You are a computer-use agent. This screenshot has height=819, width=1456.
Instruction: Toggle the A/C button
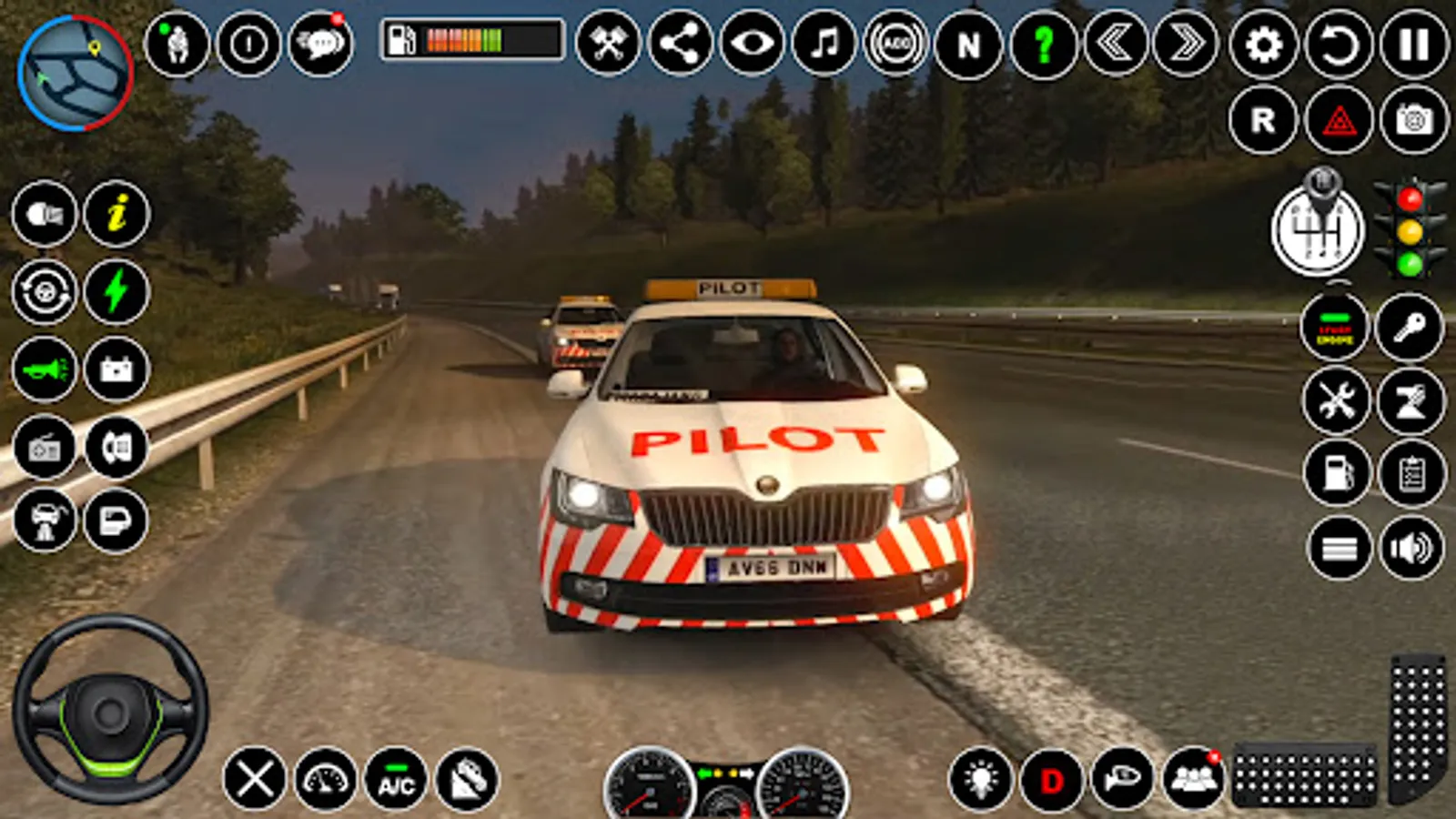pos(396,780)
